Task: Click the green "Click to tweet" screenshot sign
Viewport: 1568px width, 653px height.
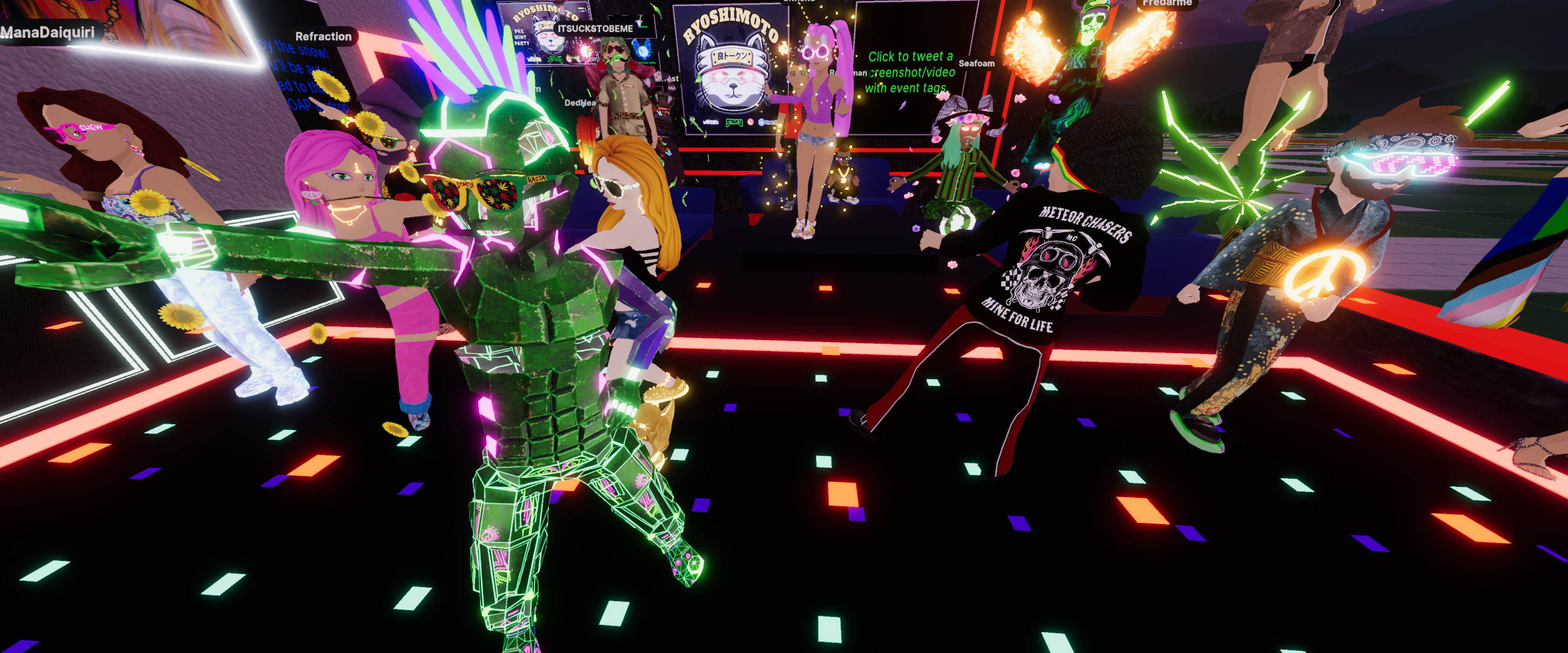Action: pyautogui.click(x=910, y=72)
